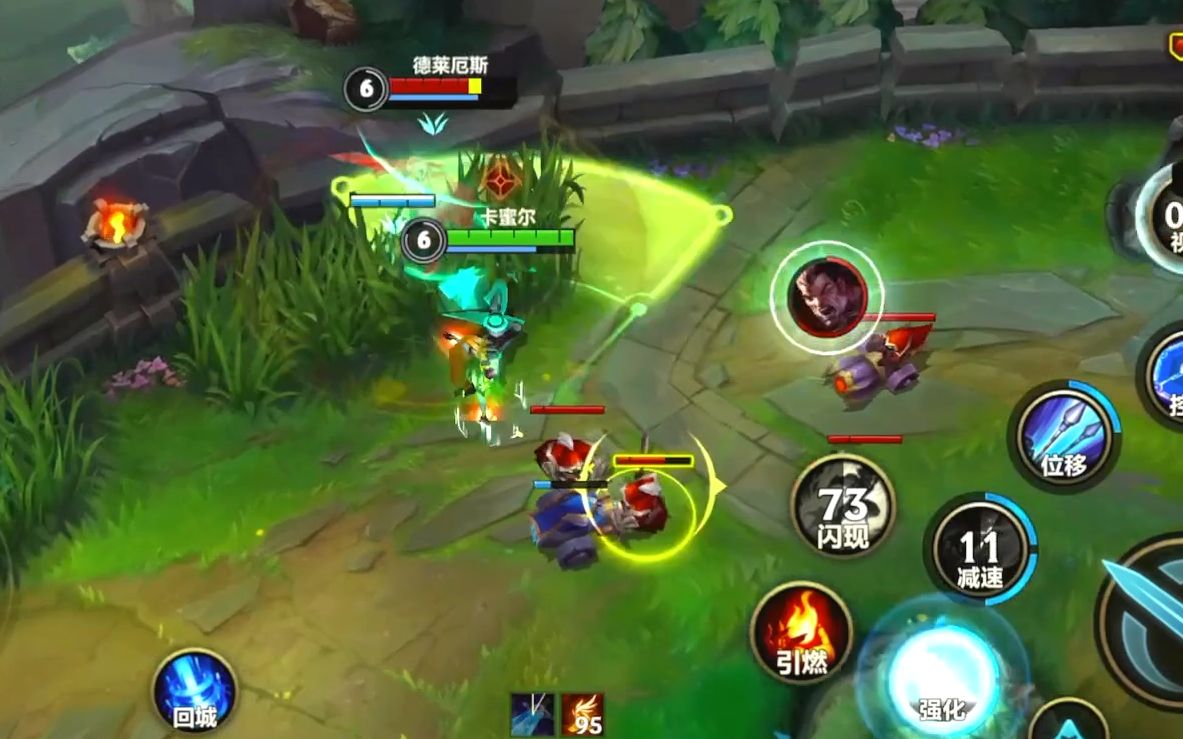Select the 闪现 flash spell on cooldown
The image size is (1183, 739).
[x=842, y=506]
